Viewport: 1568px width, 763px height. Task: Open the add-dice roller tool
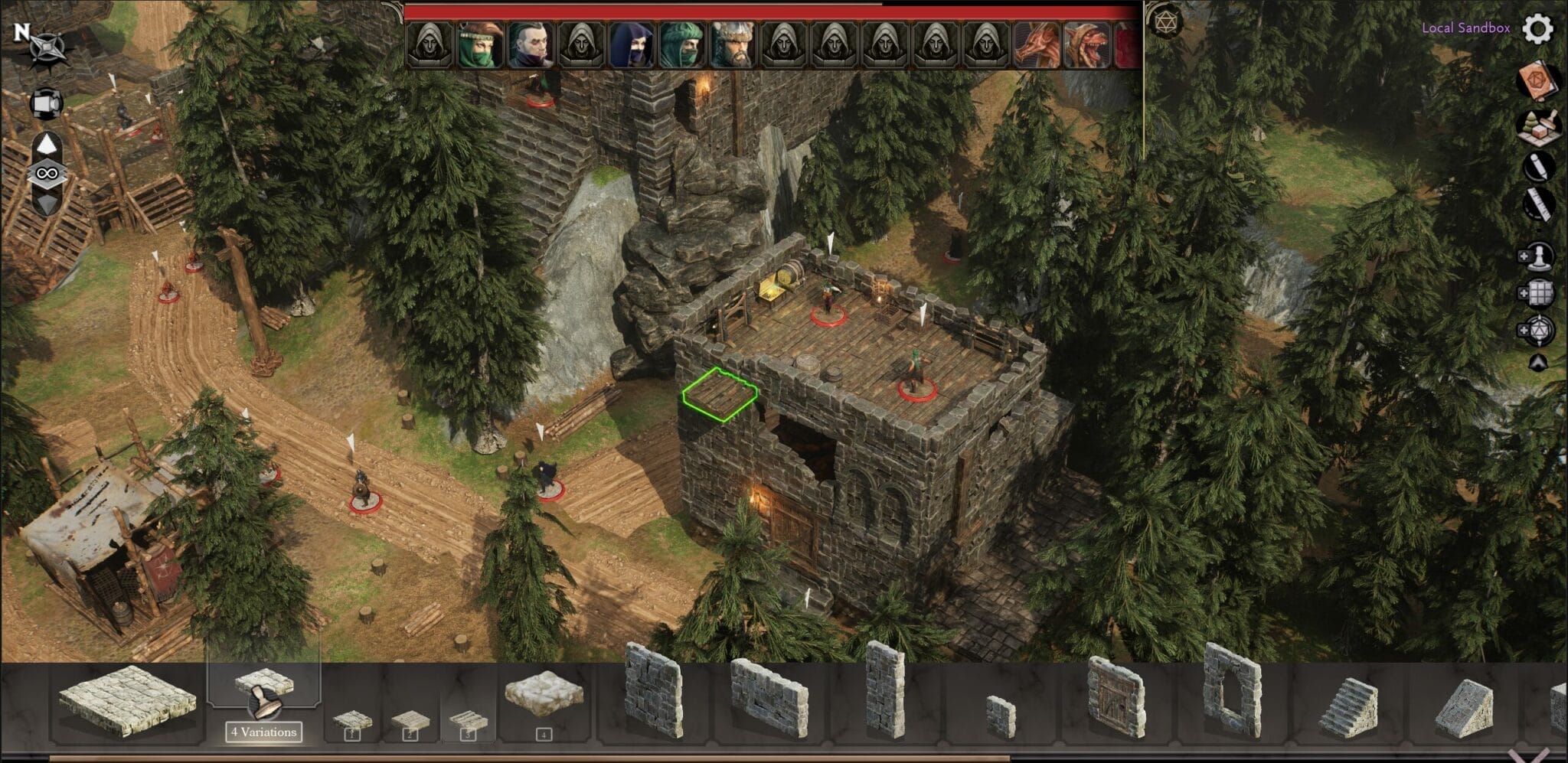(x=1539, y=329)
